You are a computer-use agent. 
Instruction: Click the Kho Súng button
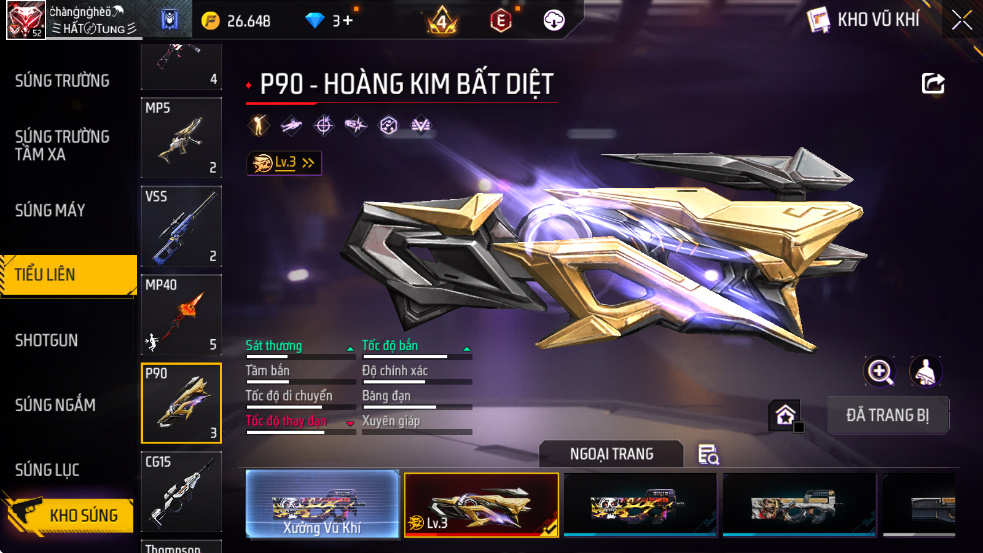[82, 516]
